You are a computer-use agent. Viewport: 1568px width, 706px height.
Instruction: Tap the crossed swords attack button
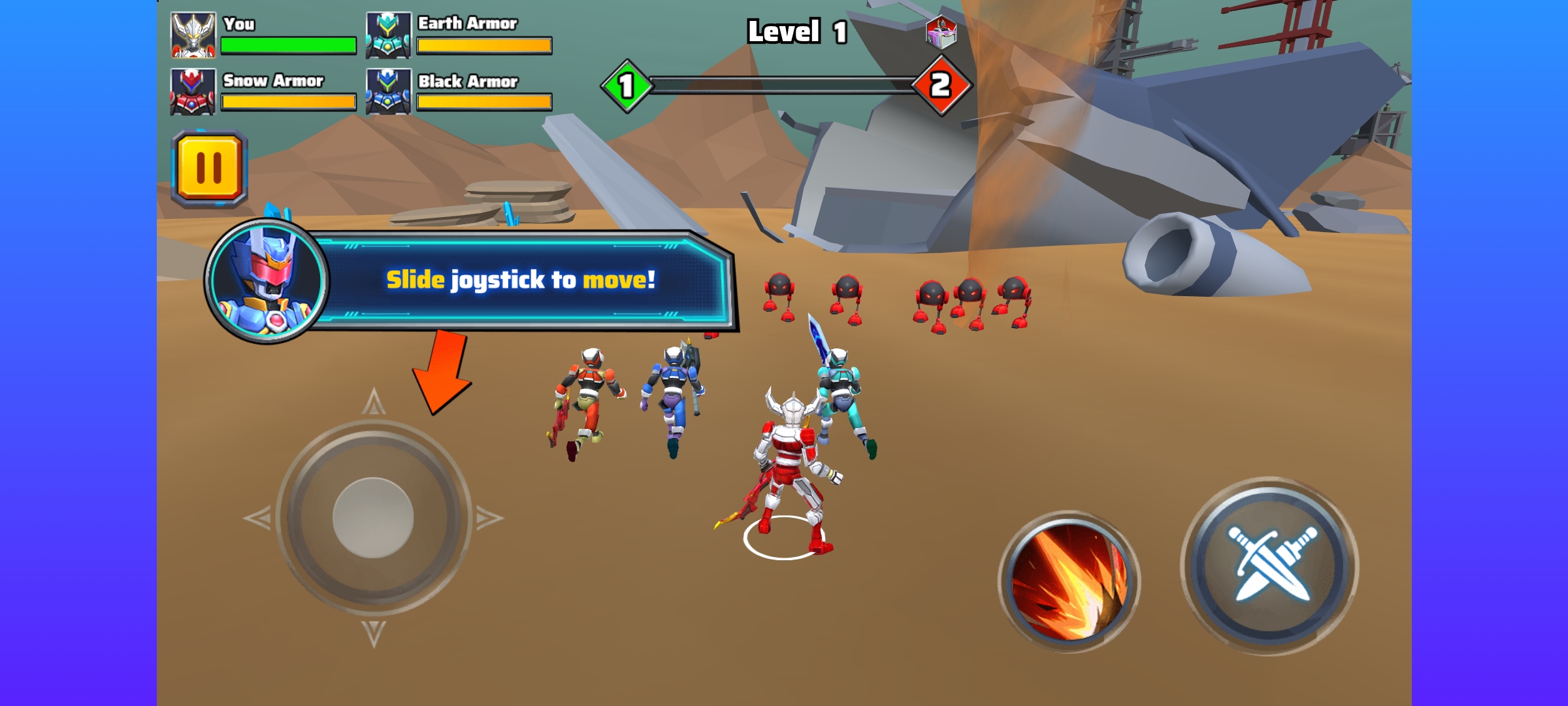1269,566
